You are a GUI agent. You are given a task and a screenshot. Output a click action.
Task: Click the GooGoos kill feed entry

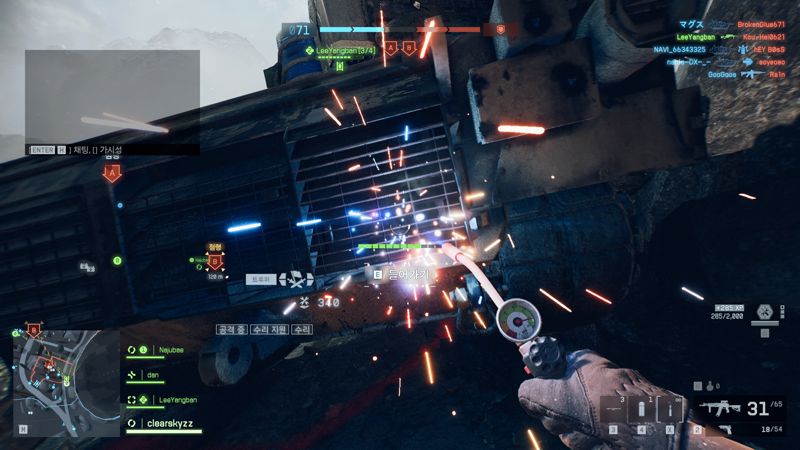tap(723, 73)
